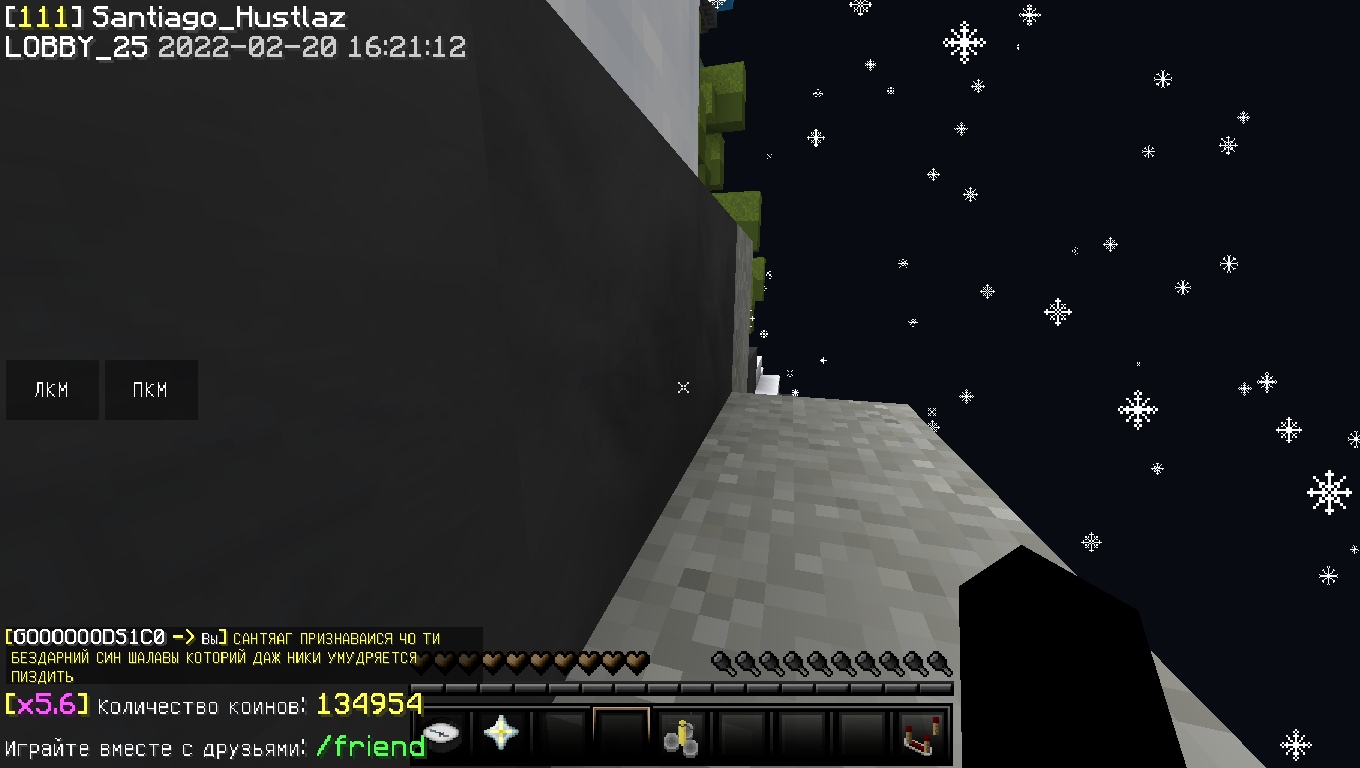Click the golden minecart hotbar item
Screen dimensions: 1360x768
click(x=681, y=735)
